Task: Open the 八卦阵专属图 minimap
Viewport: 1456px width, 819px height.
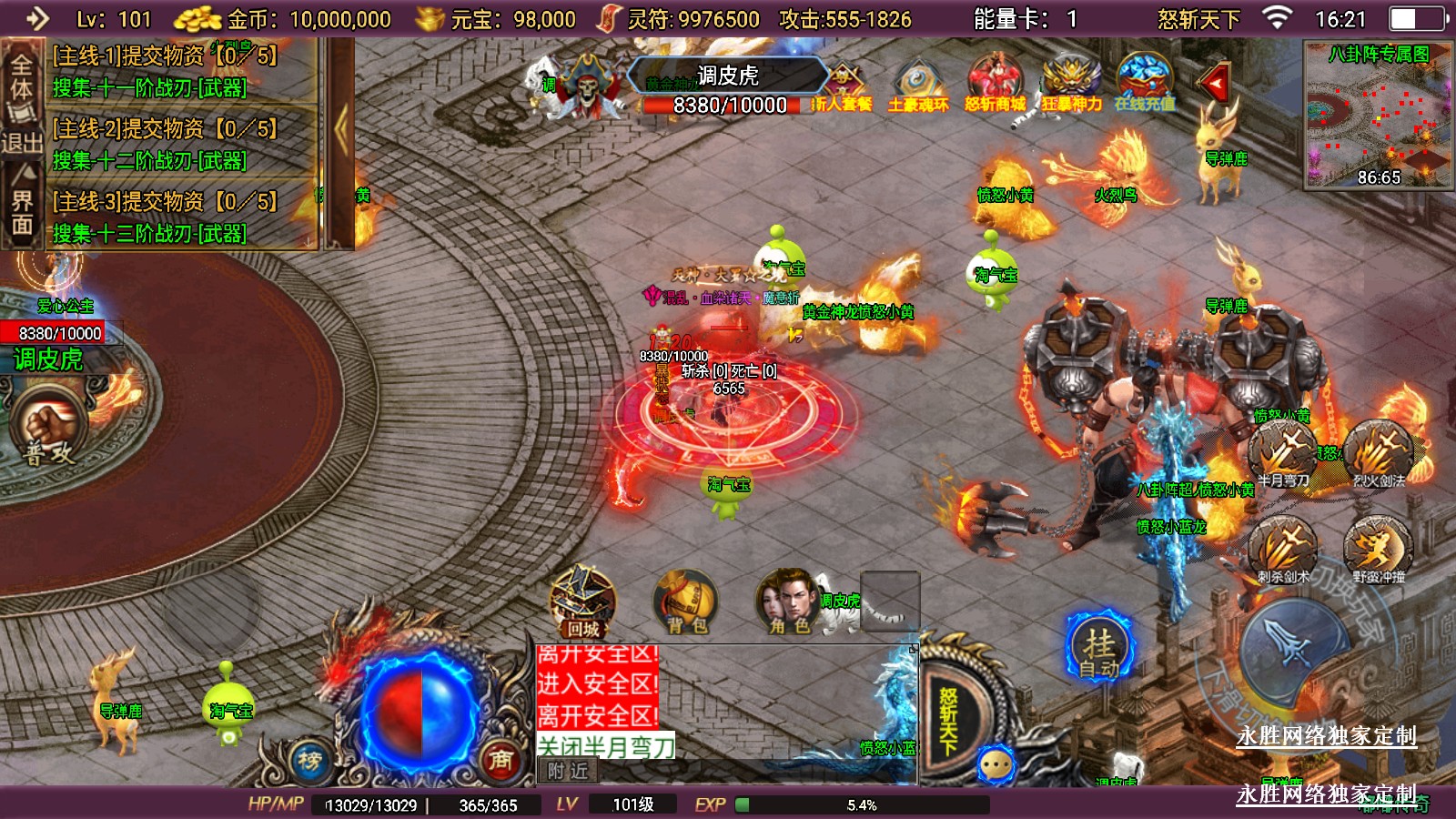Action: (1378, 114)
